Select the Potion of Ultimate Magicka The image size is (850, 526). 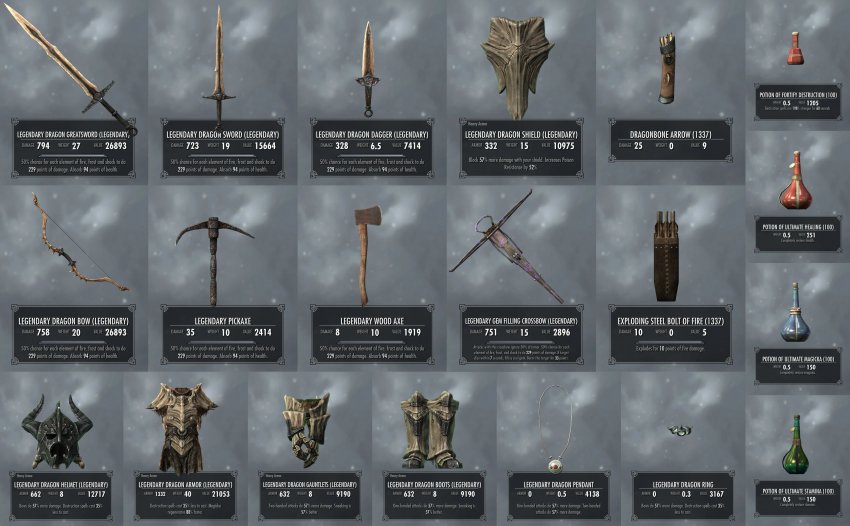click(796, 323)
